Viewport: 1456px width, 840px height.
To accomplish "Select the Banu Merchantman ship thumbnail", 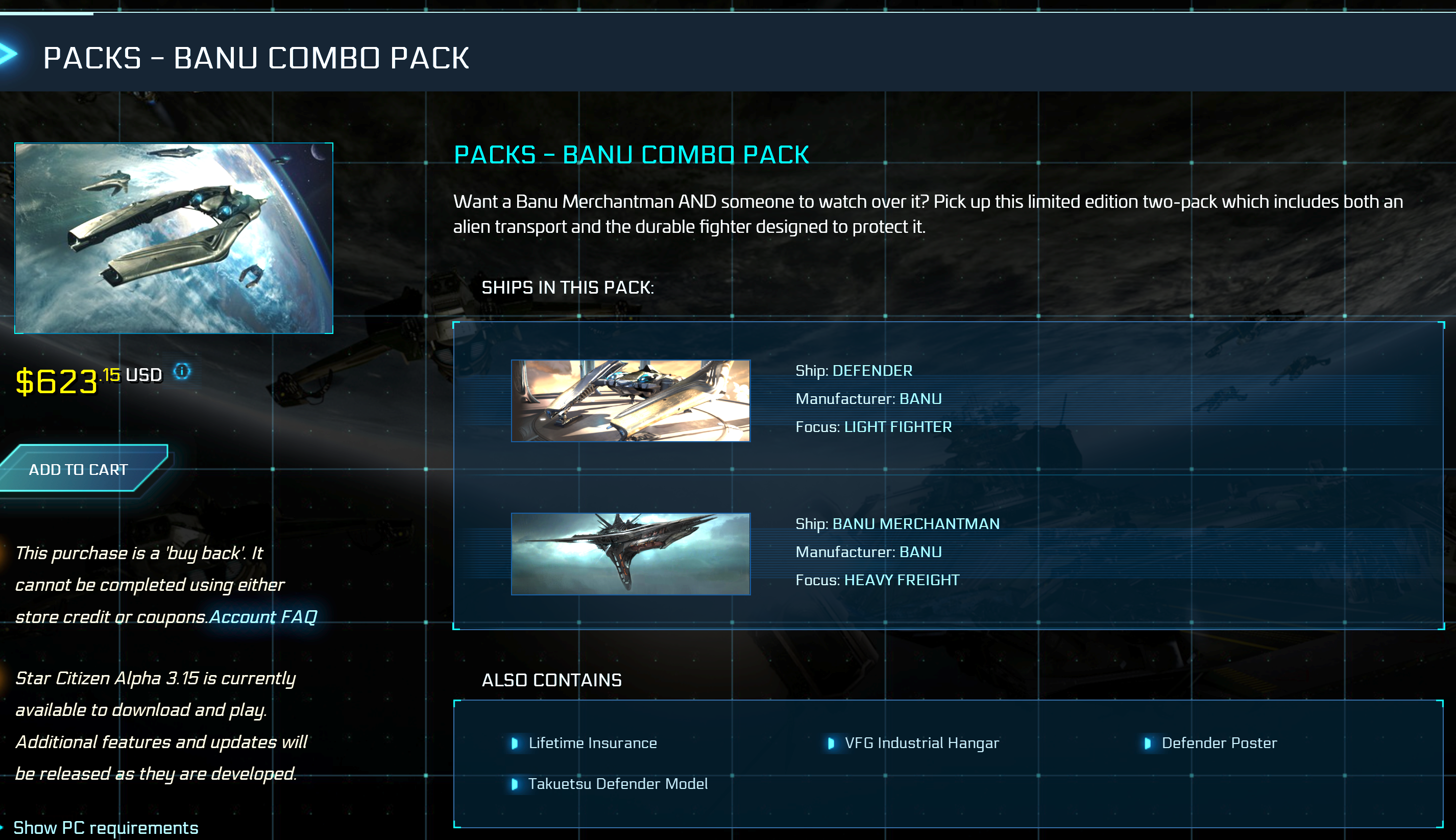I will [x=630, y=553].
